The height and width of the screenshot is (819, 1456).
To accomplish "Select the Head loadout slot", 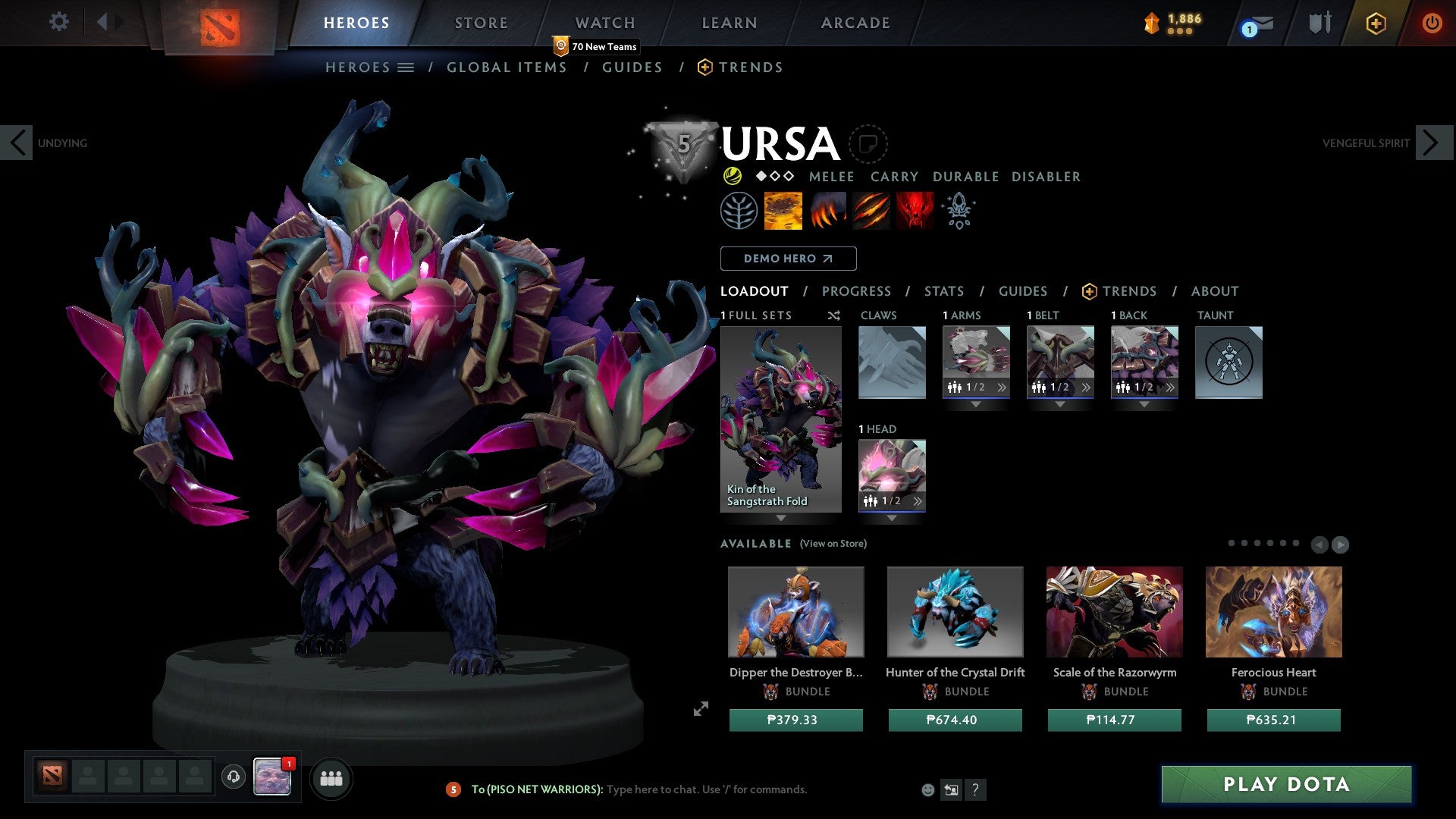I will (x=892, y=475).
